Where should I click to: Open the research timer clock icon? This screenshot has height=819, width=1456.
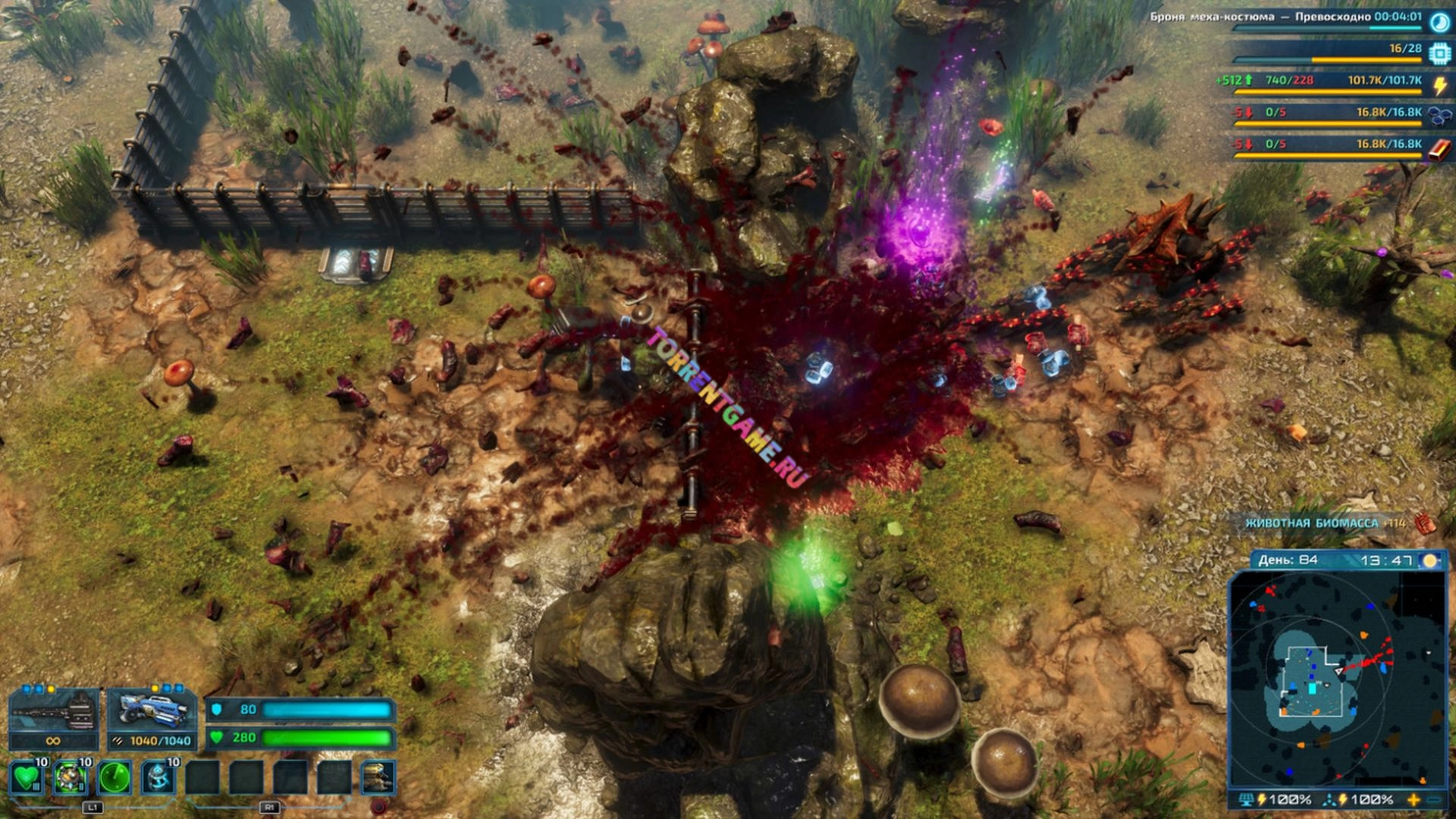coord(1439,22)
